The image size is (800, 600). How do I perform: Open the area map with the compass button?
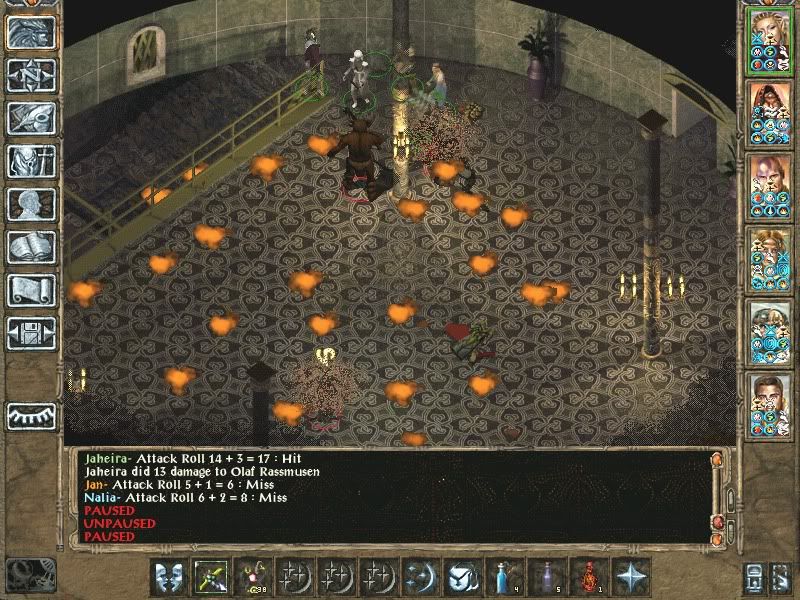pyautogui.click(x=32, y=75)
